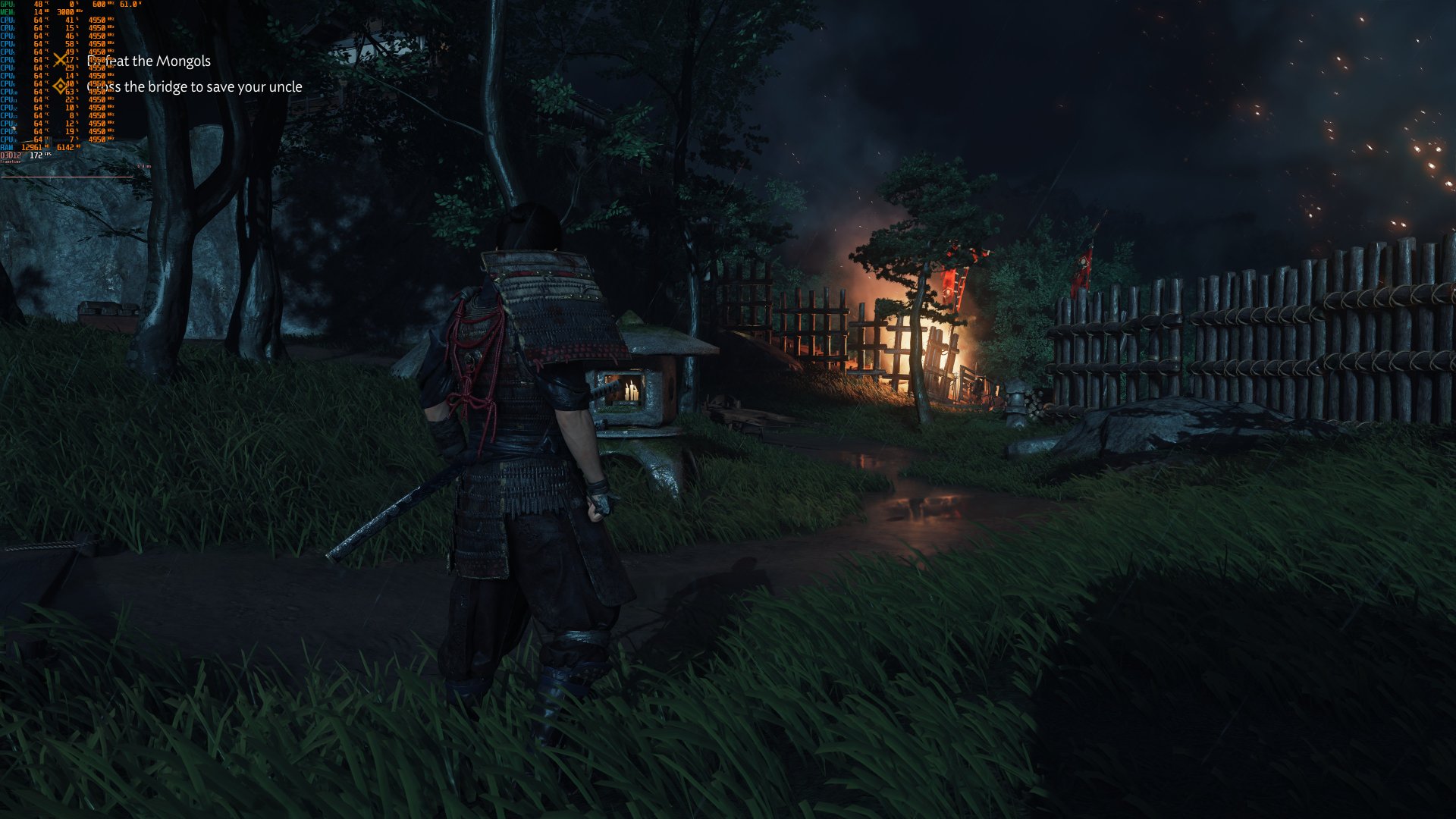
Task: Expand the Frametime graph section
Action: tap(11, 162)
